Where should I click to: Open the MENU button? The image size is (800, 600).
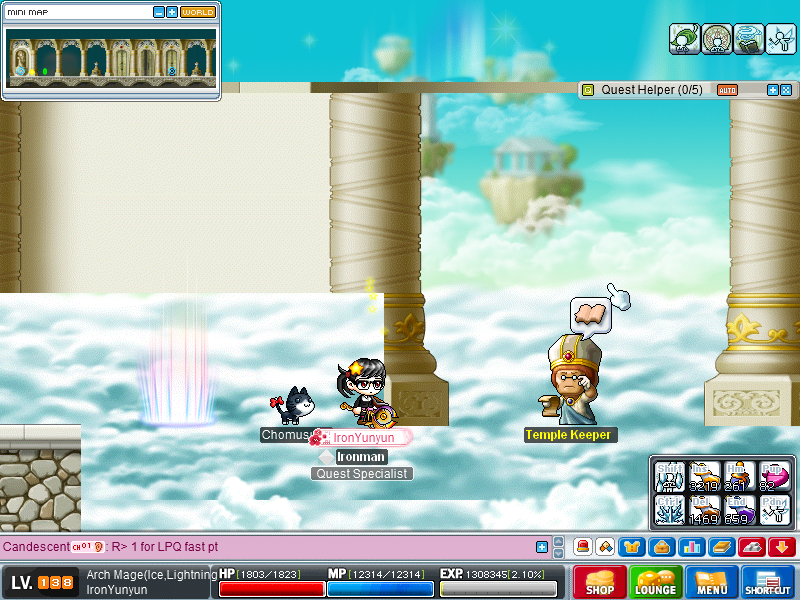point(712,583)
